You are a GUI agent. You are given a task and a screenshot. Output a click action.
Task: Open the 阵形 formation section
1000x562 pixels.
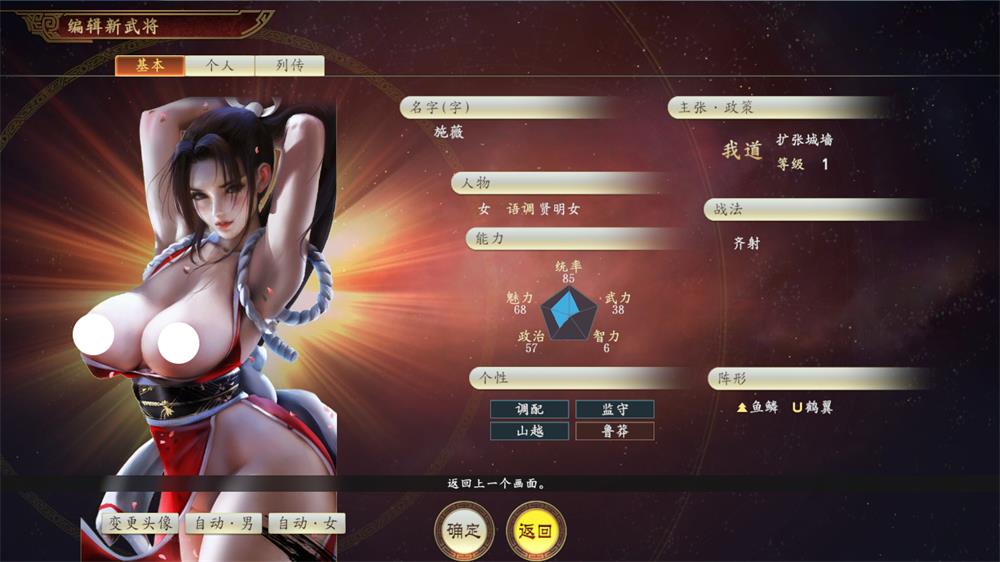pos(815,379)
